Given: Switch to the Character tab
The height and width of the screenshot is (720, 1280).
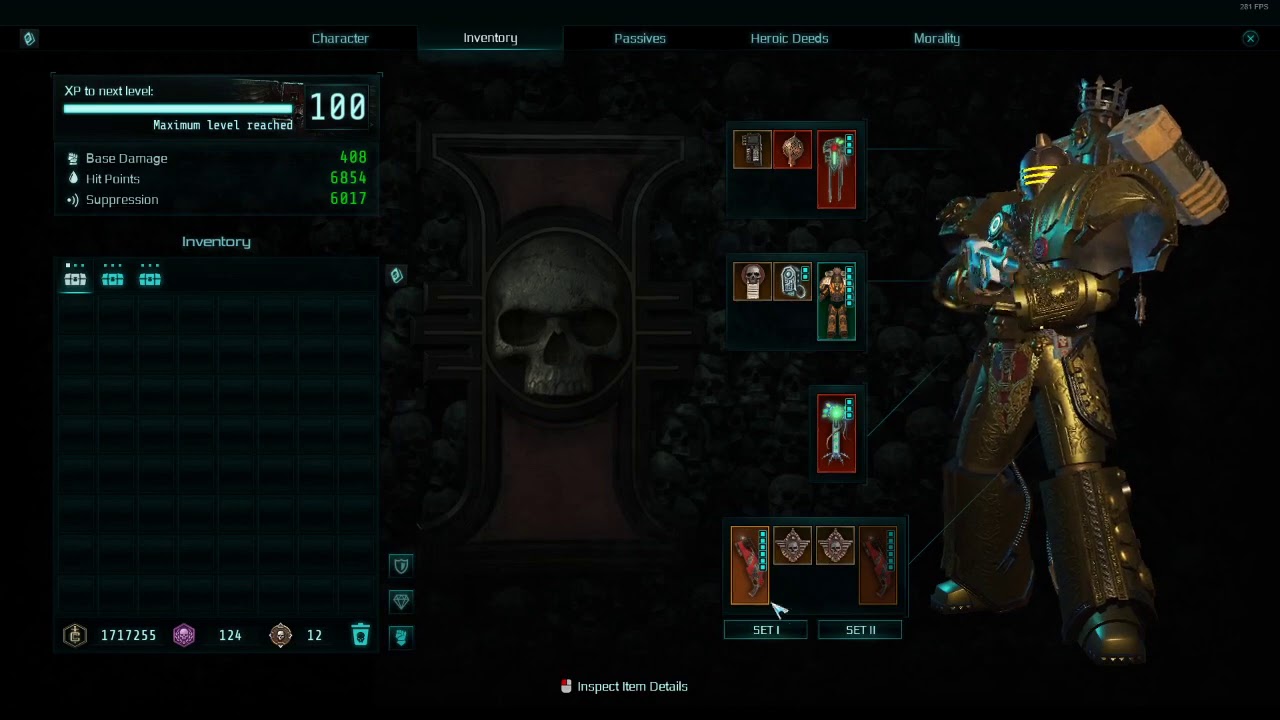Looking at the screenshot, I should [340, 38].
